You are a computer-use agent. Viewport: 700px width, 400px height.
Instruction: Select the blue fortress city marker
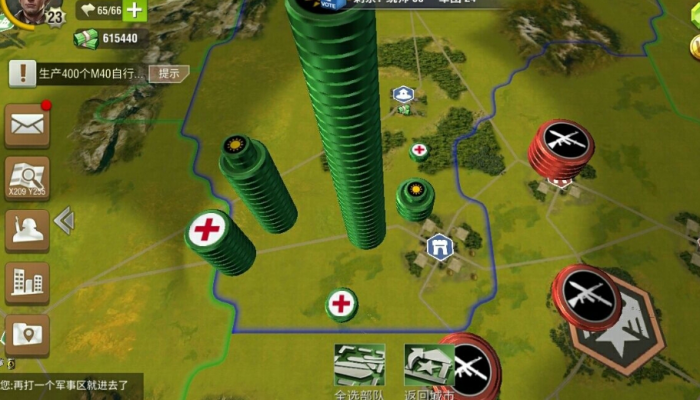[x=439, y=246]
